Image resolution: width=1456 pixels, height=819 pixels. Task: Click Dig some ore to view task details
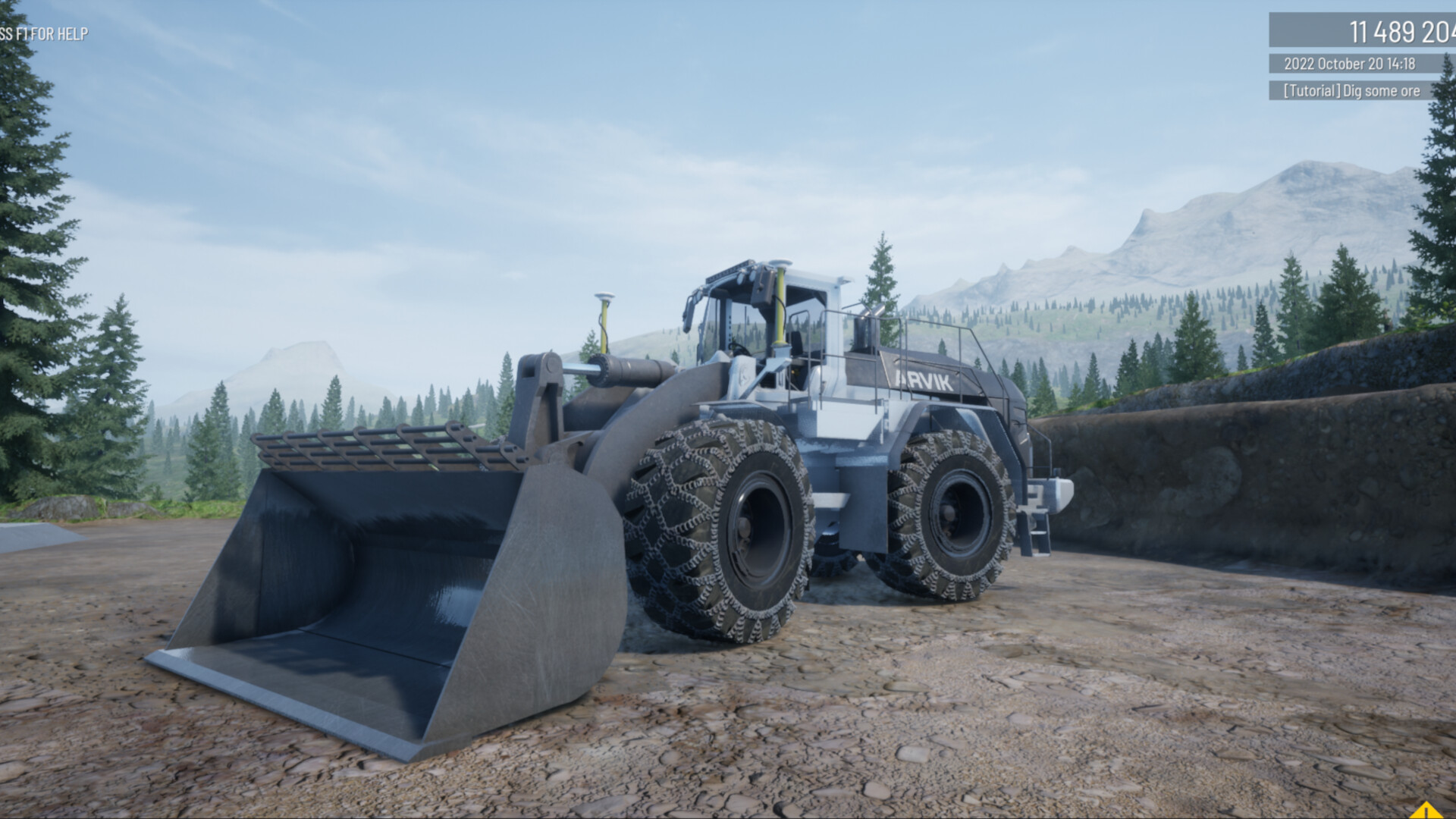tap(1380, 90)
